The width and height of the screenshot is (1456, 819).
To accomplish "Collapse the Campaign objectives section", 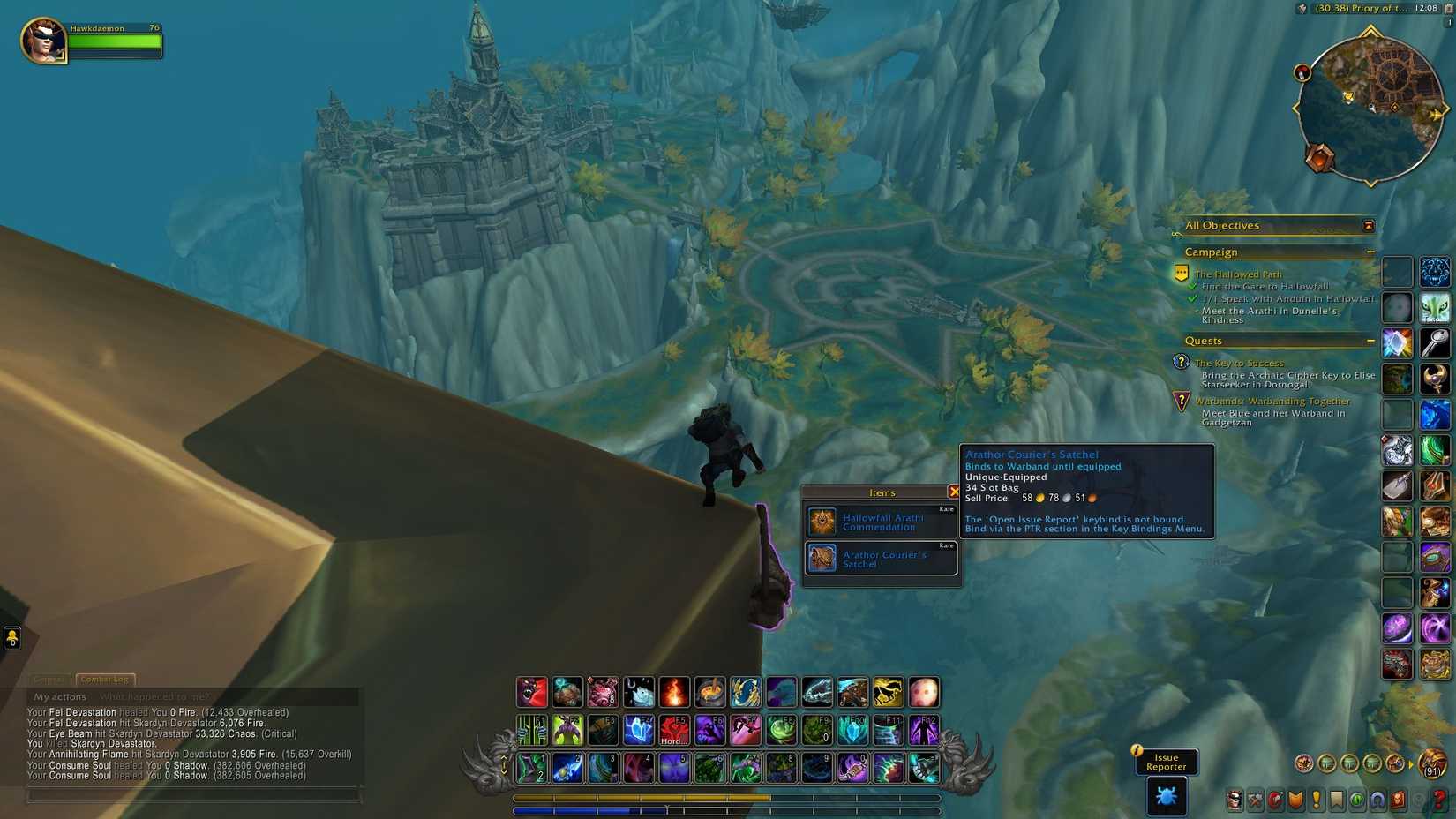I will 1371,252.
